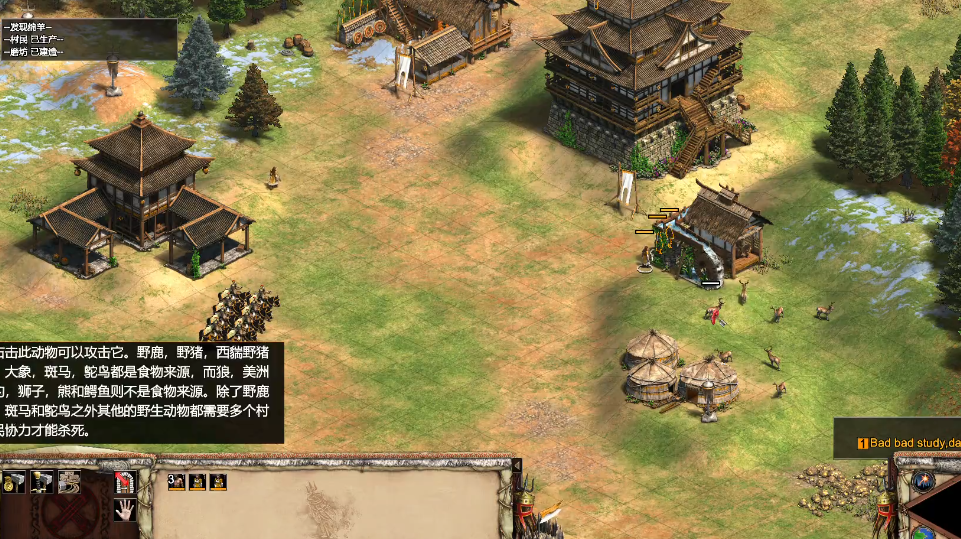
Task: Select the villager portrait numbered 3
Action: pos(175,482)
